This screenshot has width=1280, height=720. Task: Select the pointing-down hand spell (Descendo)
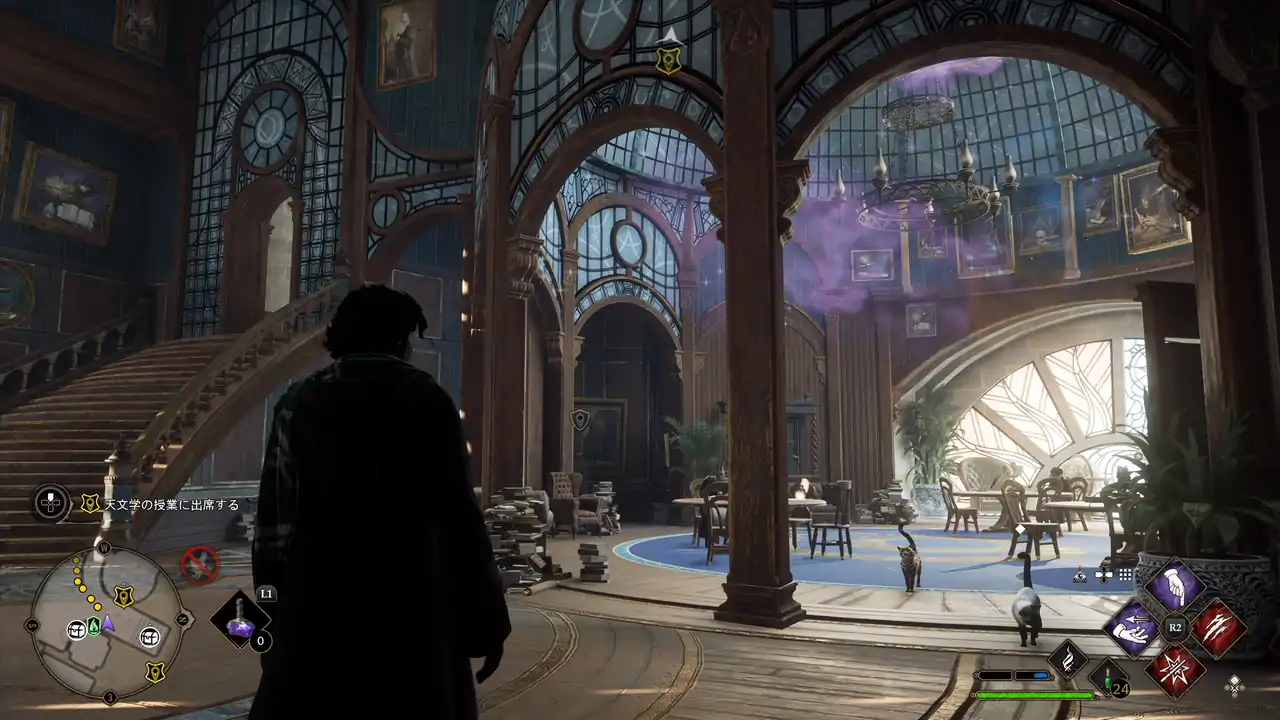(x=1174, y=585)
